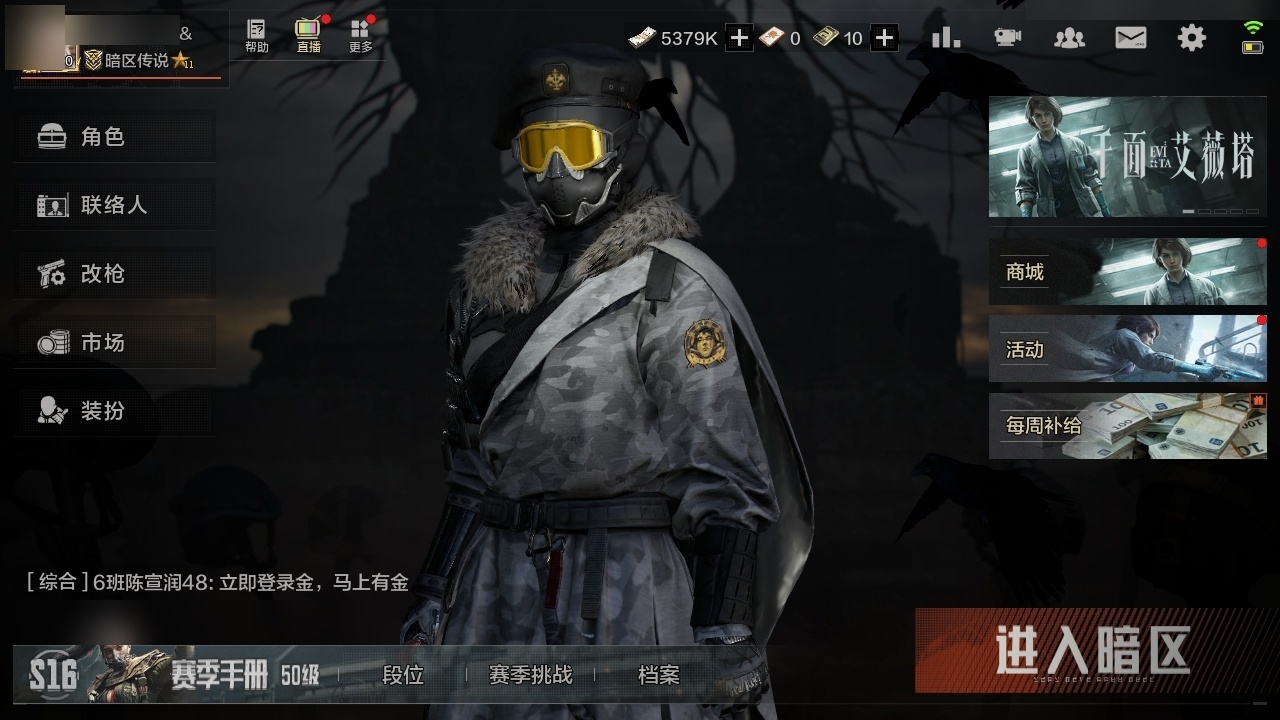Open the 商城 shop banner
This screenshot has height=720, width=1280.
click(1127, 272)
